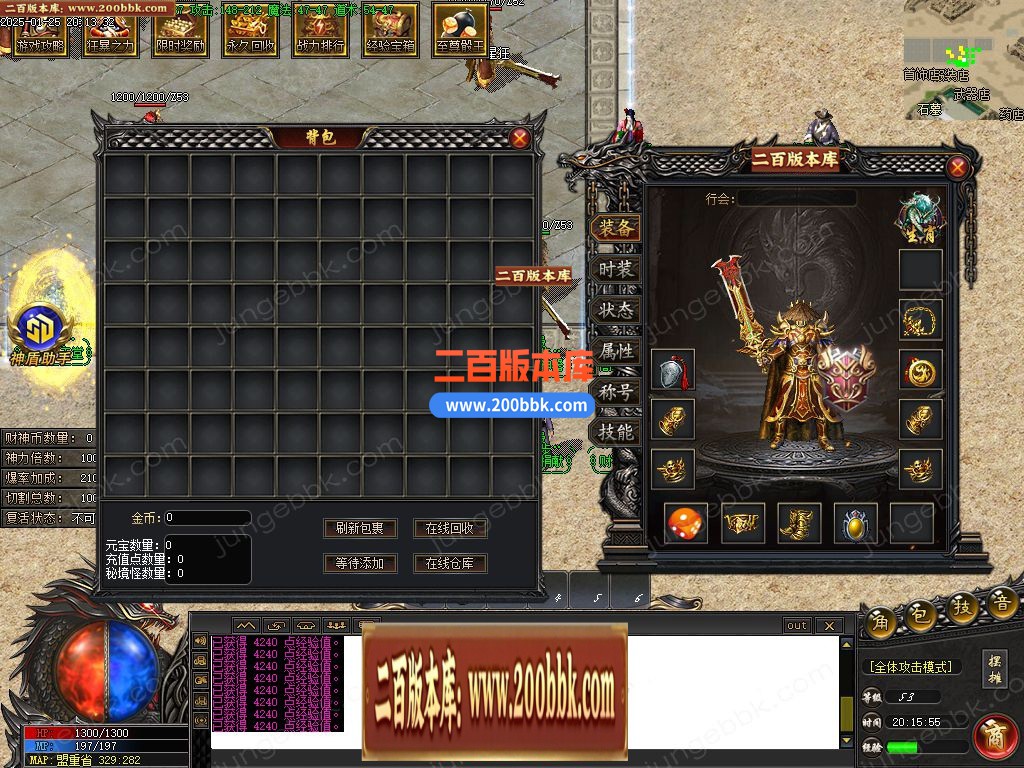Select the red dice equipment slot

click(x=686, y=523)
